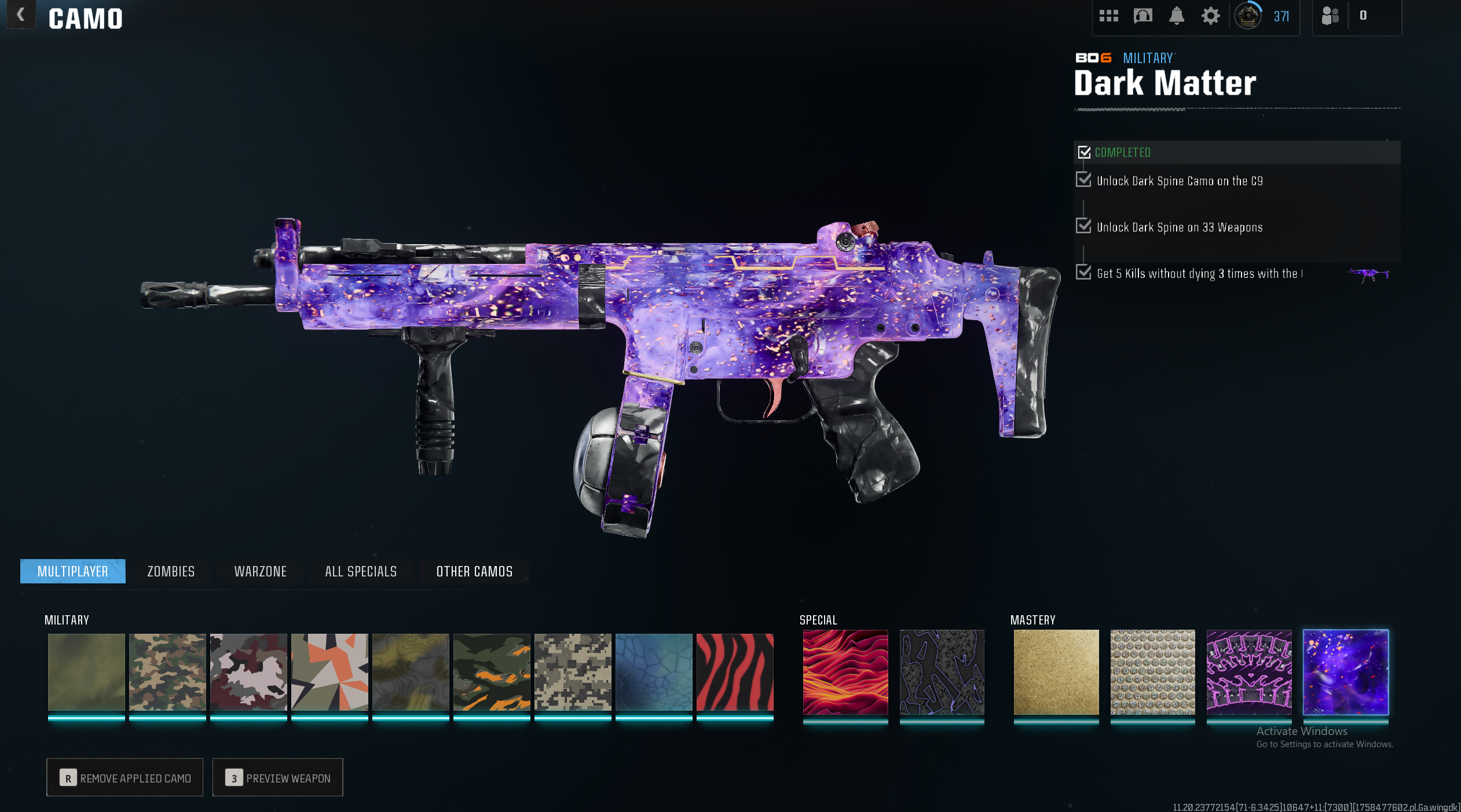Image resolution: width=1461 pixels, height=812 pixels.
Task: Open the settings gear icon
Action: (1210, 16)
